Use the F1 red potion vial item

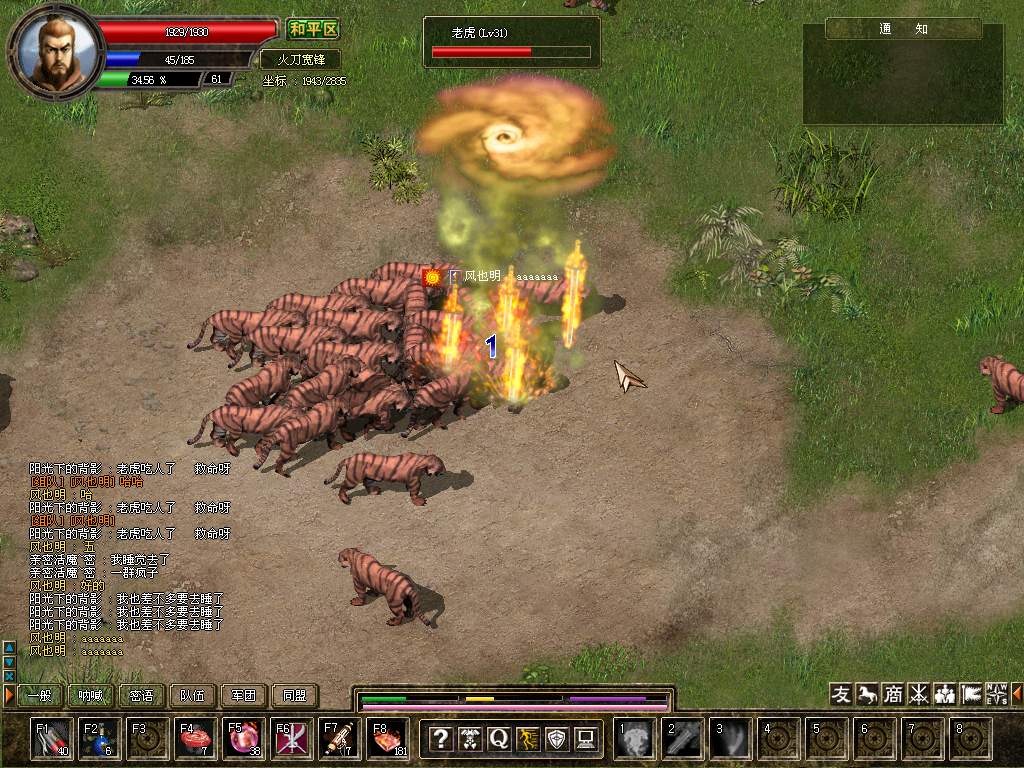(x=52, y=739)
